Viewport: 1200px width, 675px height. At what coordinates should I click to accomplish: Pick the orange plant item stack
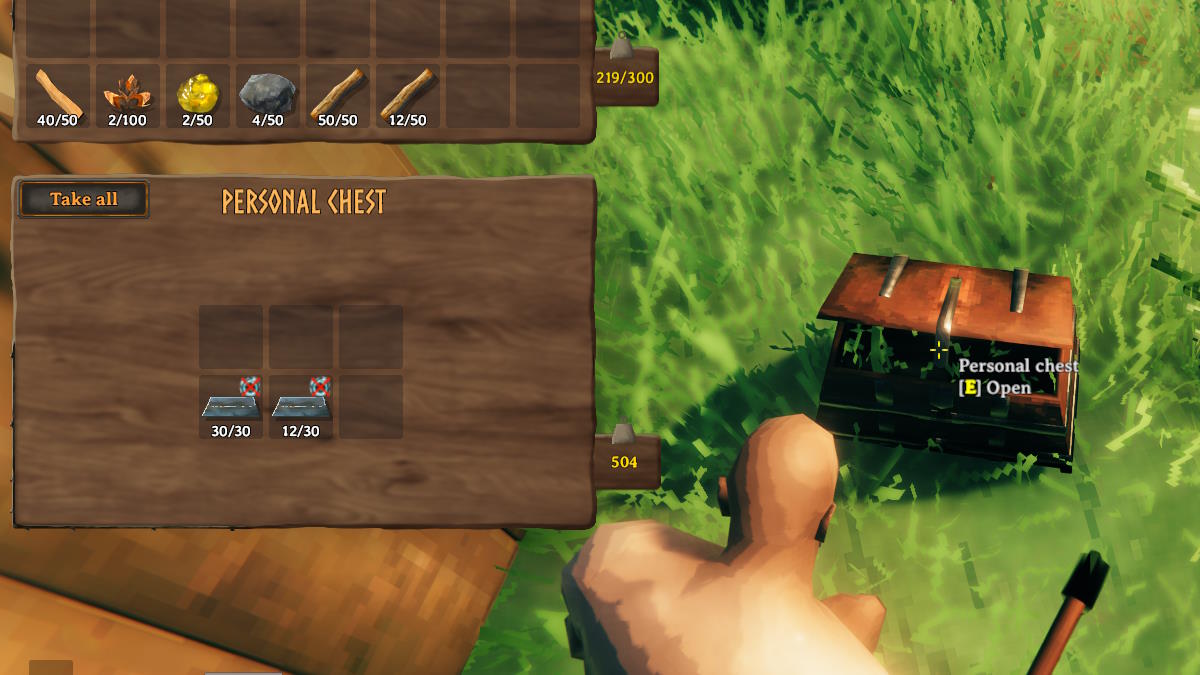[127, 96]
